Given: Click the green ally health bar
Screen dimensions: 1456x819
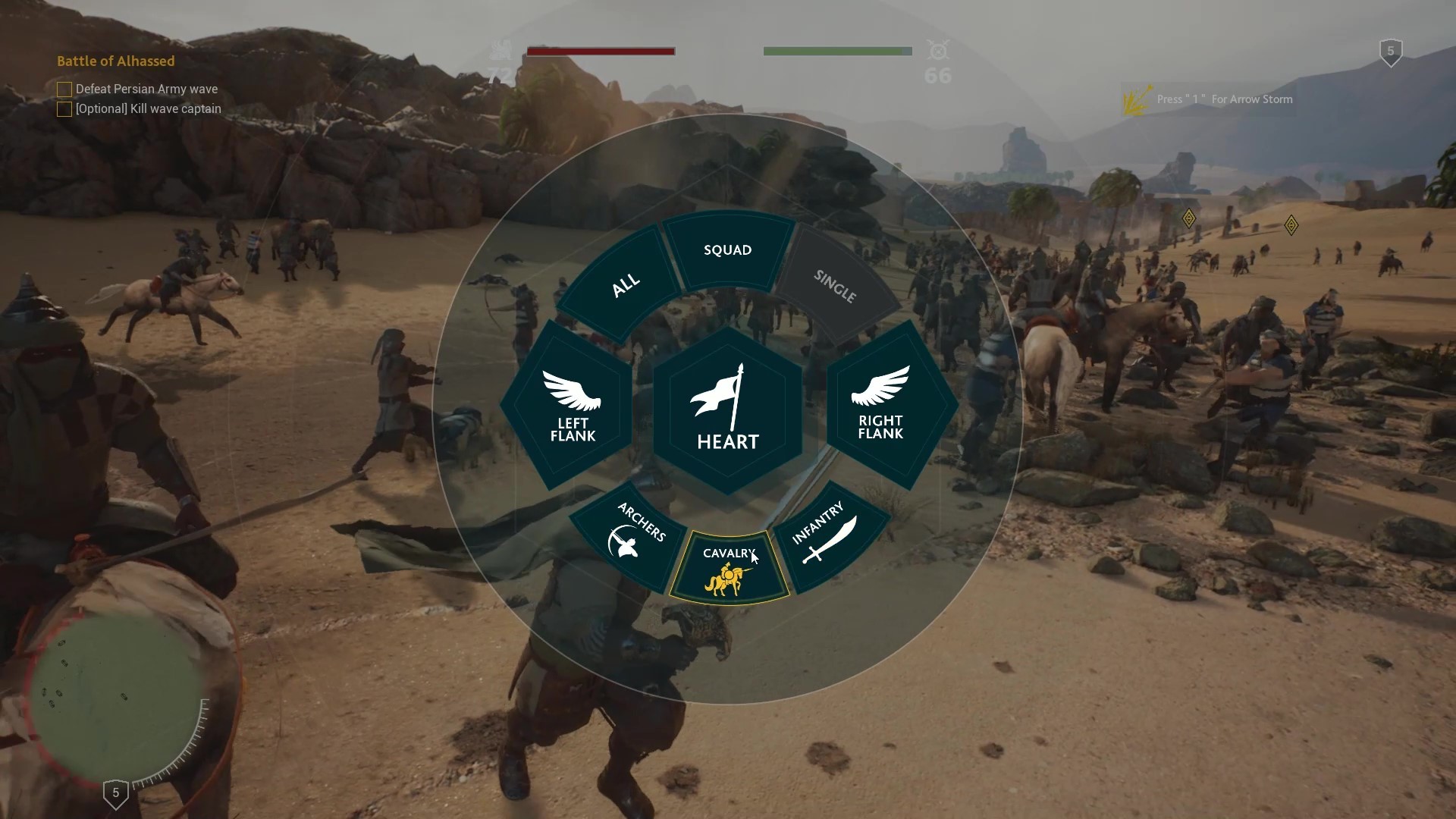Looking at the screenshot, I should click(x=838, y=51).
